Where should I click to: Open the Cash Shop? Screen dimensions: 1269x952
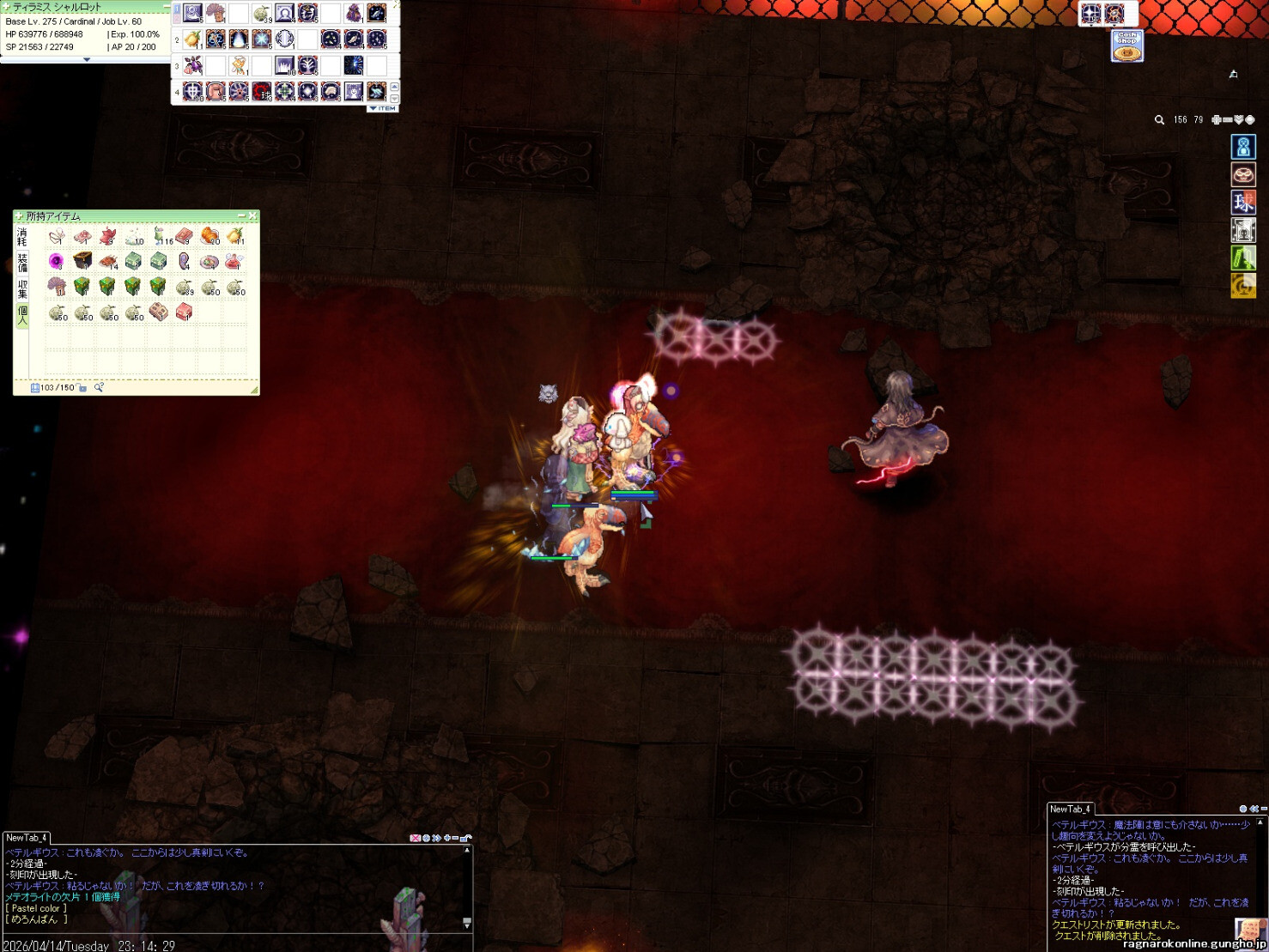pos(1126,45)
